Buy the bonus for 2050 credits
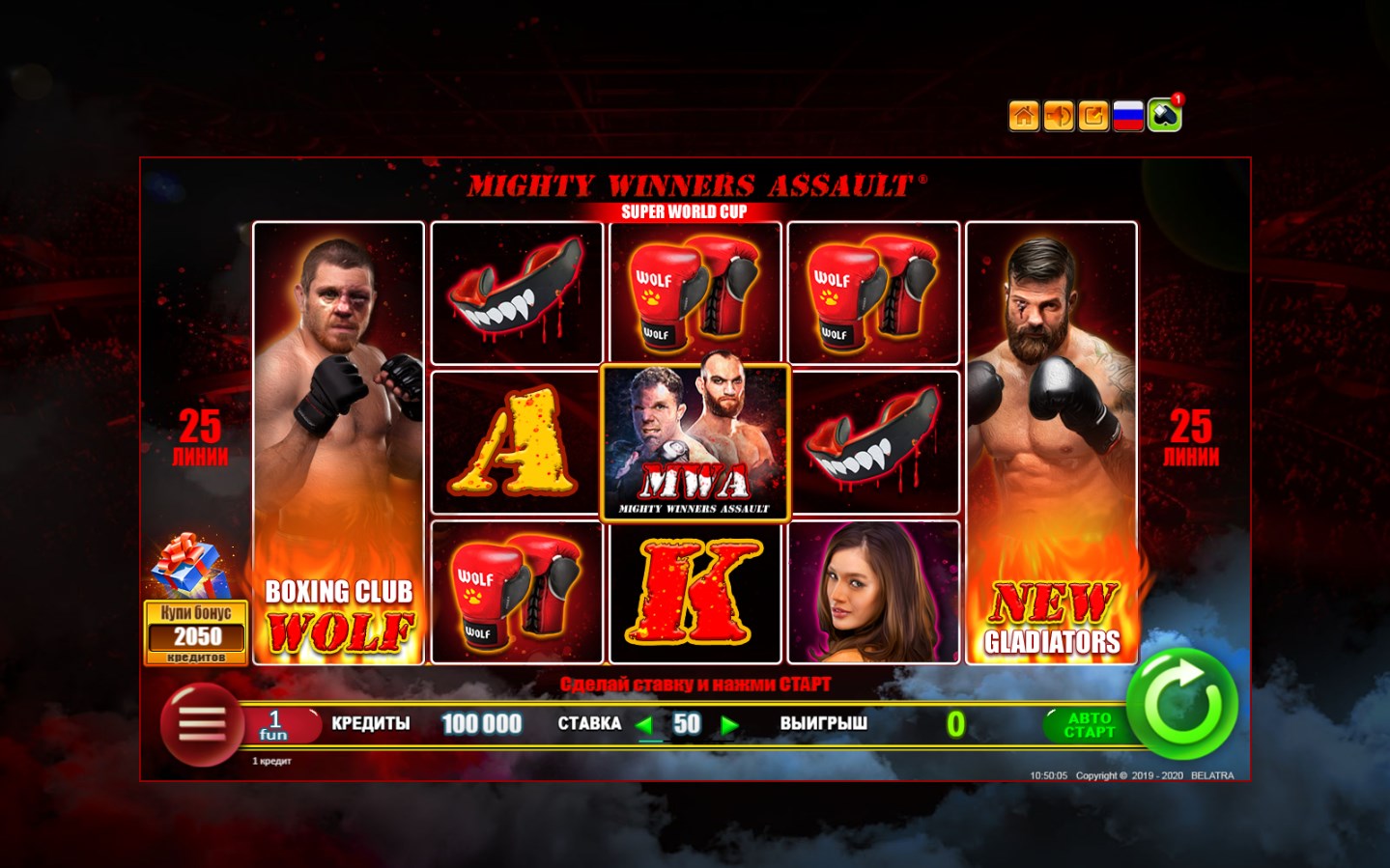The width and height of the screenshot is (1390, 868). point(196,631)
